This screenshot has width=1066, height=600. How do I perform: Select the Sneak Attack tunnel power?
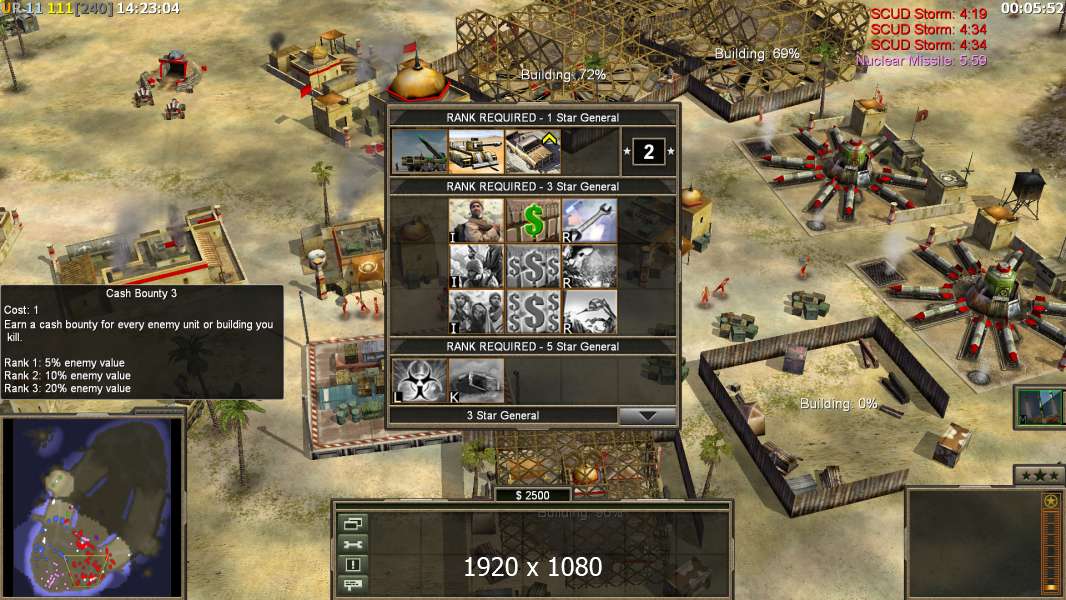click(475, 381)
